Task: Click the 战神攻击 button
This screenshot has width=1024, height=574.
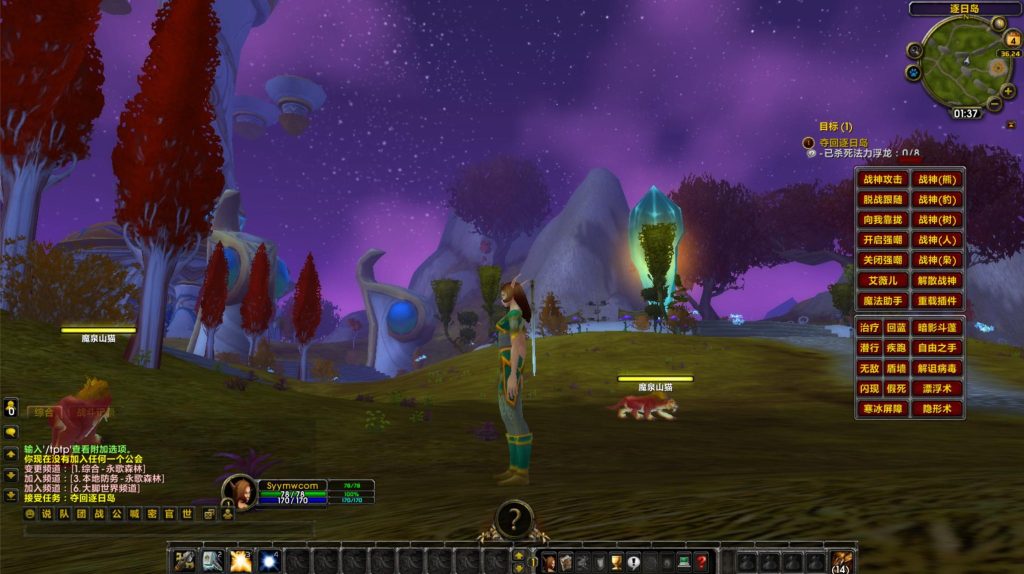Action: coord(882,180)
